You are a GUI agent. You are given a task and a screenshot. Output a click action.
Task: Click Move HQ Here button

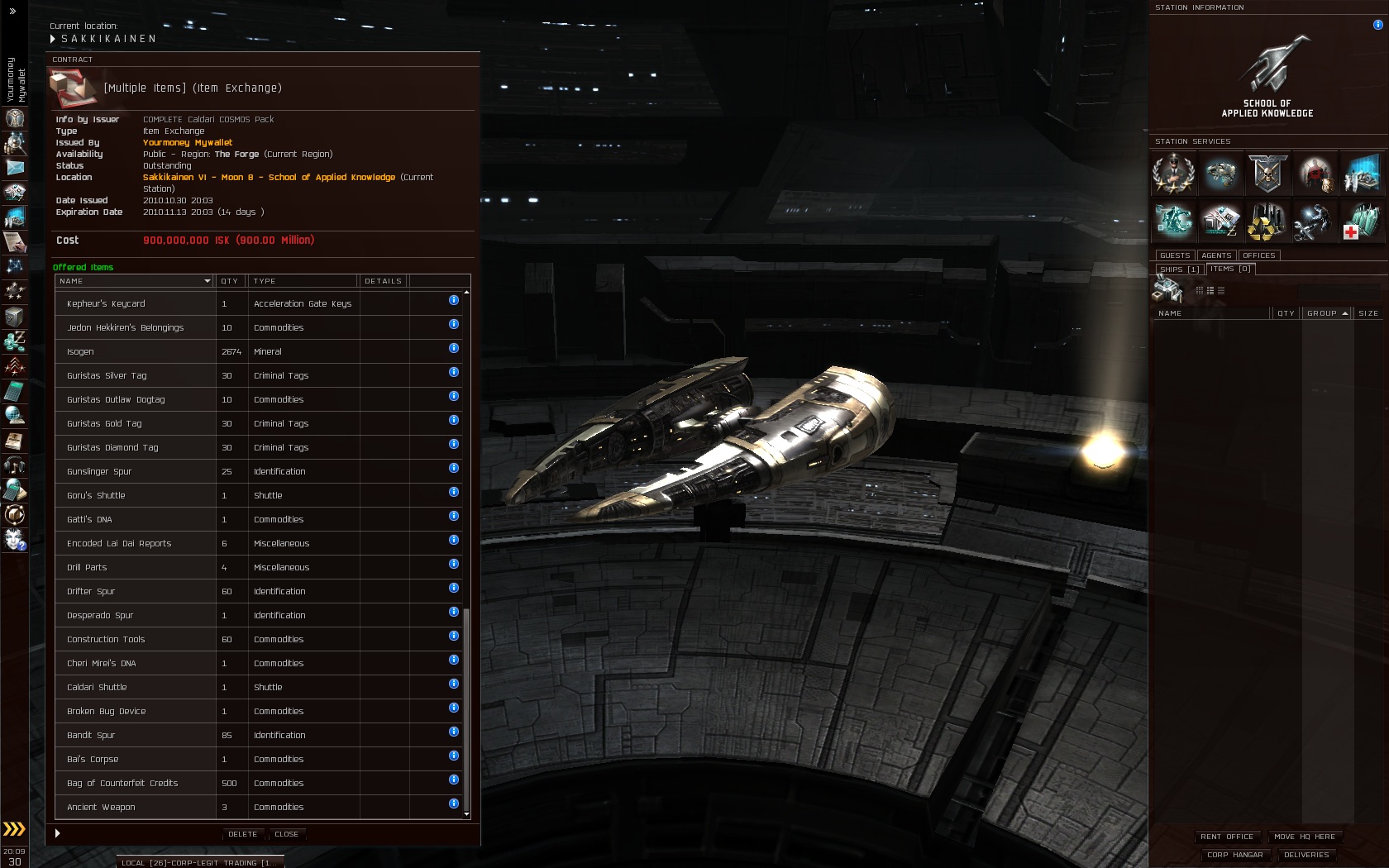point(1305,837)
